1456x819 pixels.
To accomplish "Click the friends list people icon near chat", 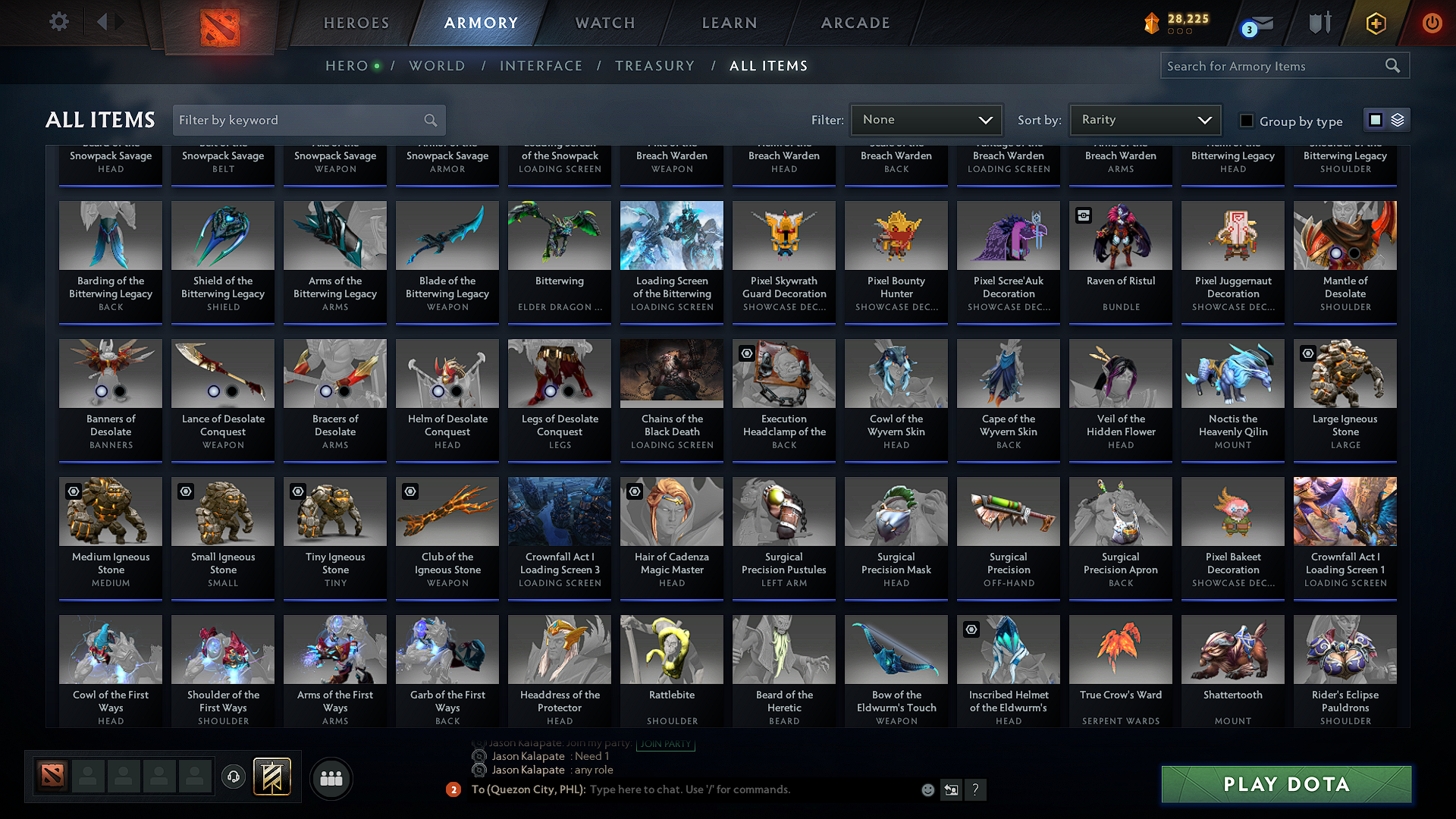I will point(331,778).
